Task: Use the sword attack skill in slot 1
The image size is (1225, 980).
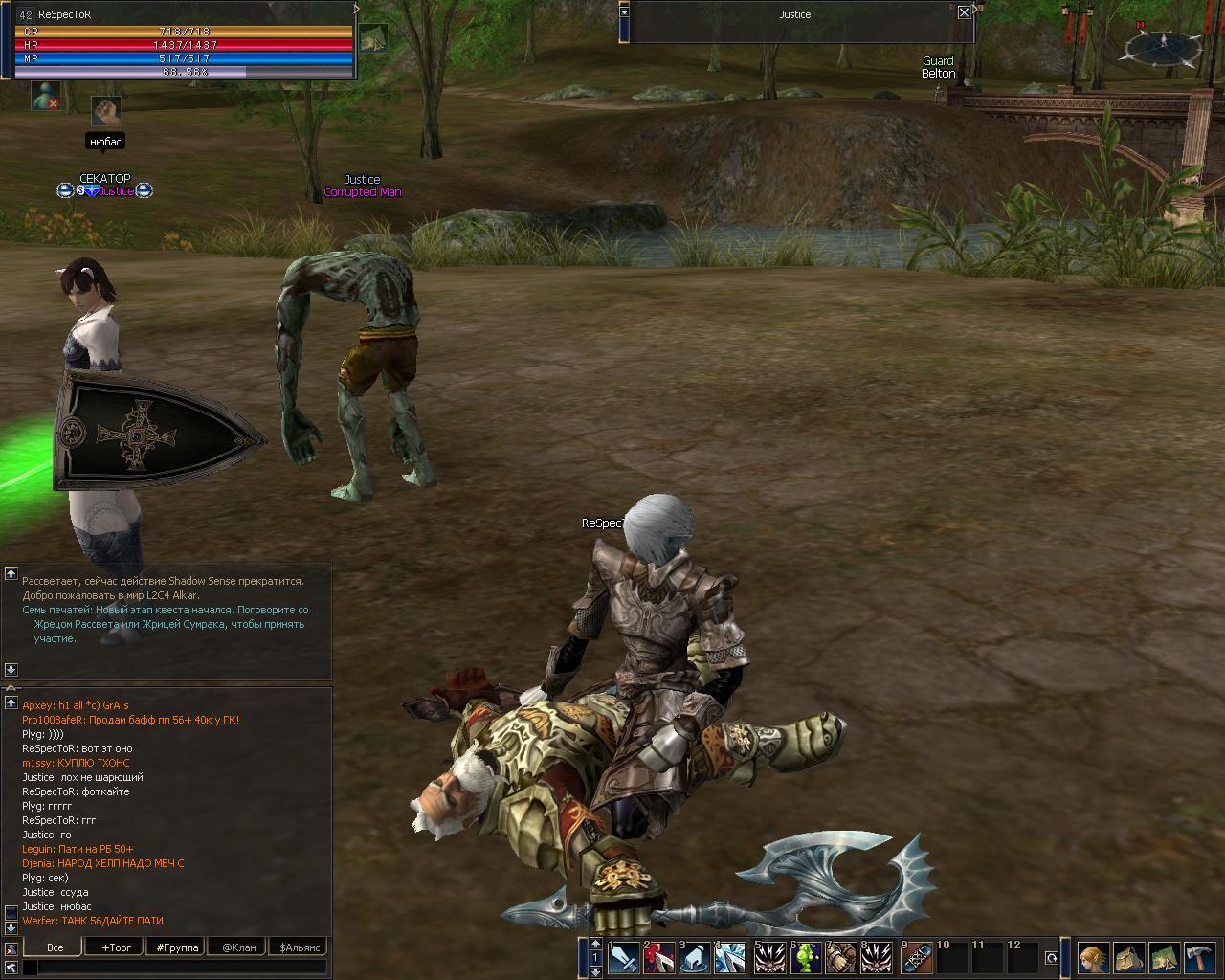Action: pos(623,958)
